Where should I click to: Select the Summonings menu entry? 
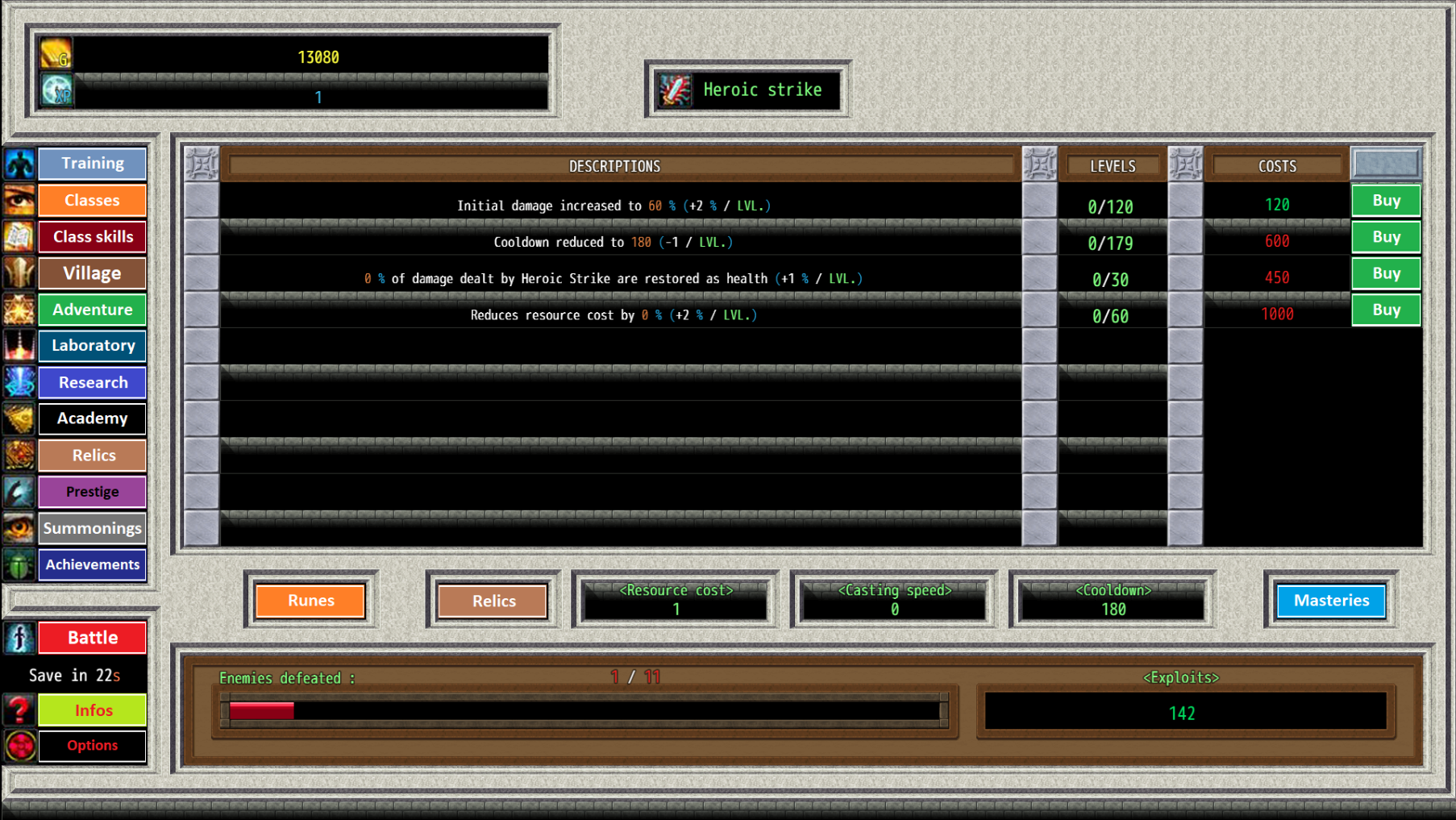92,528
